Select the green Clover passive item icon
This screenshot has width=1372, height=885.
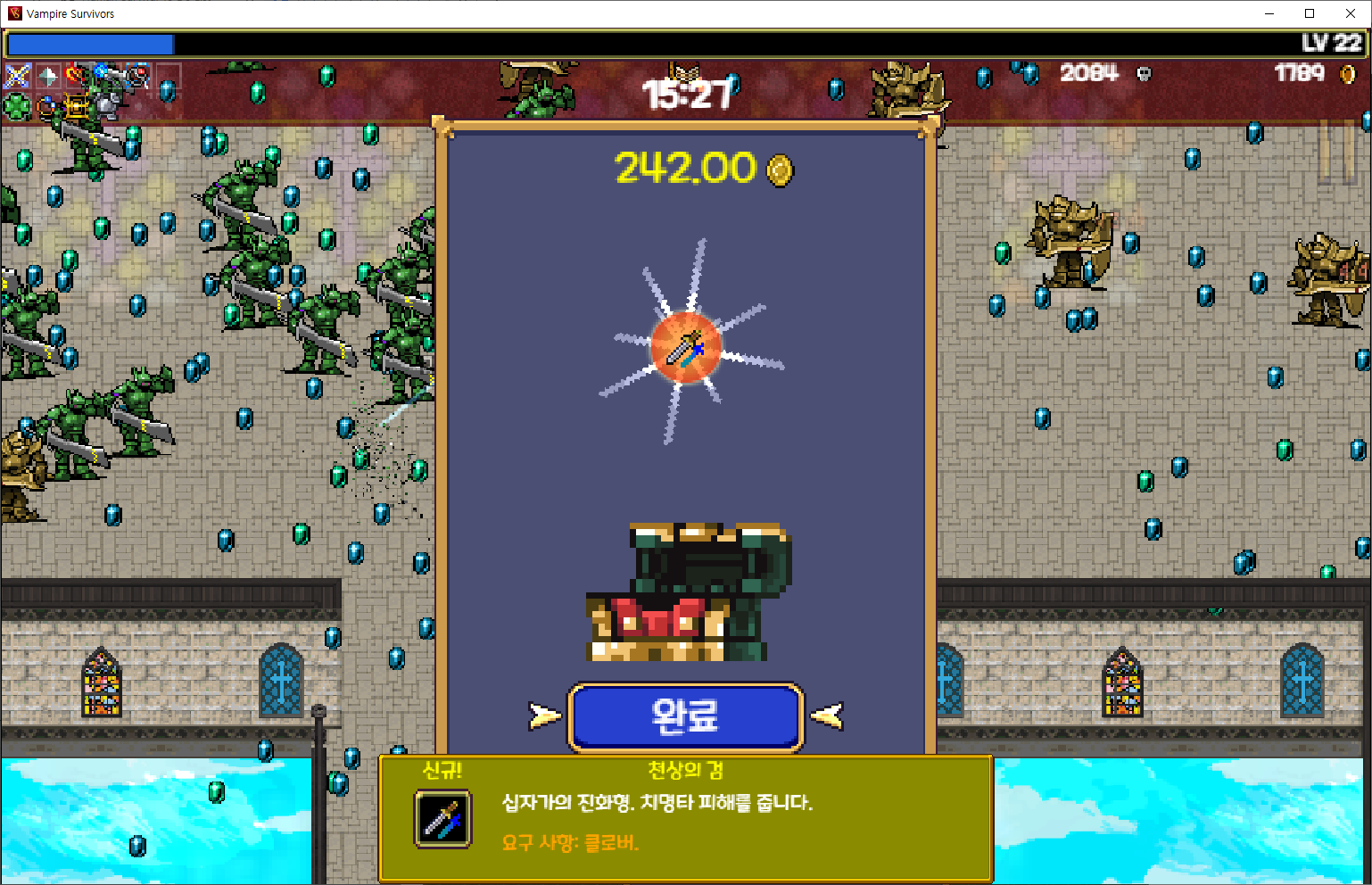(15, 105)
